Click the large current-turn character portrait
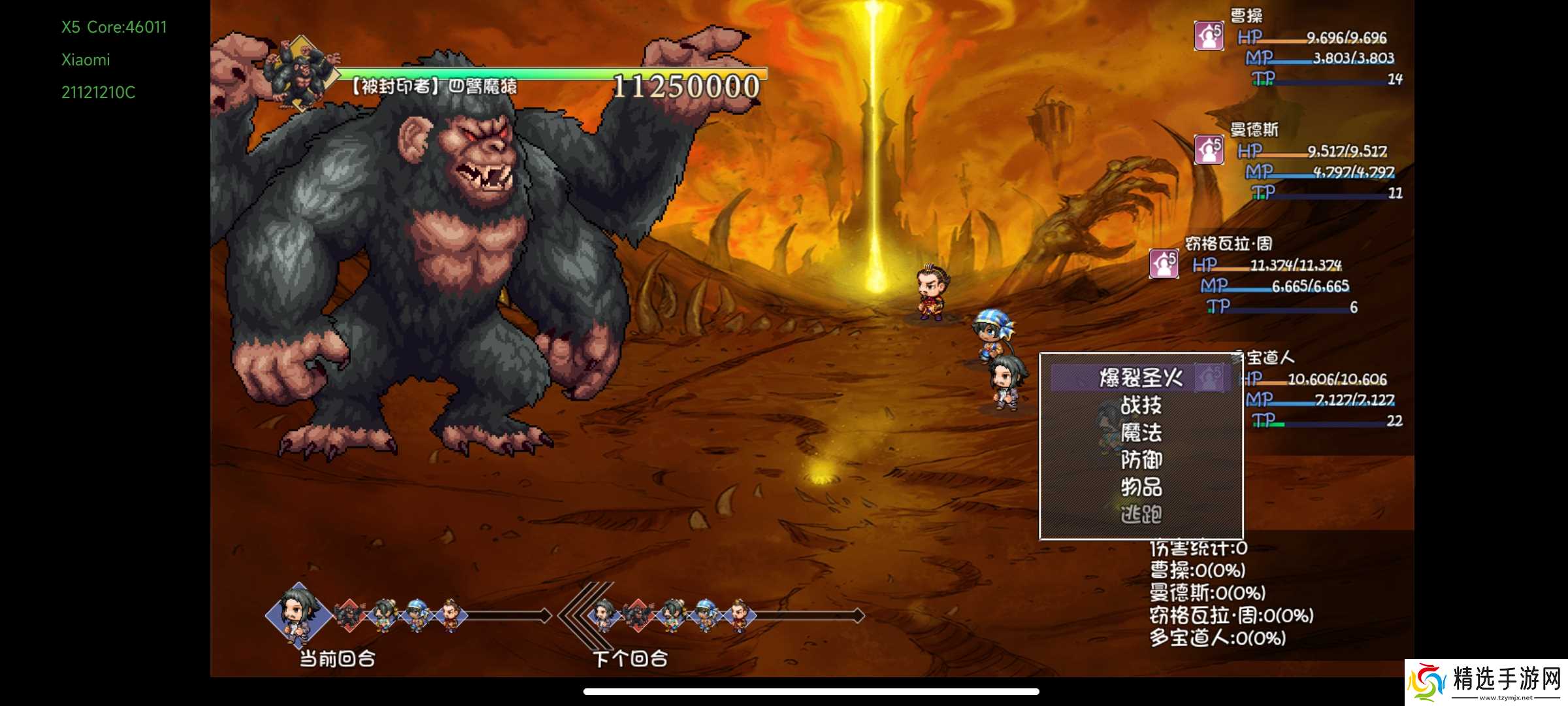The height and width of the screenshot is (706, 1568). pos(298,614)
